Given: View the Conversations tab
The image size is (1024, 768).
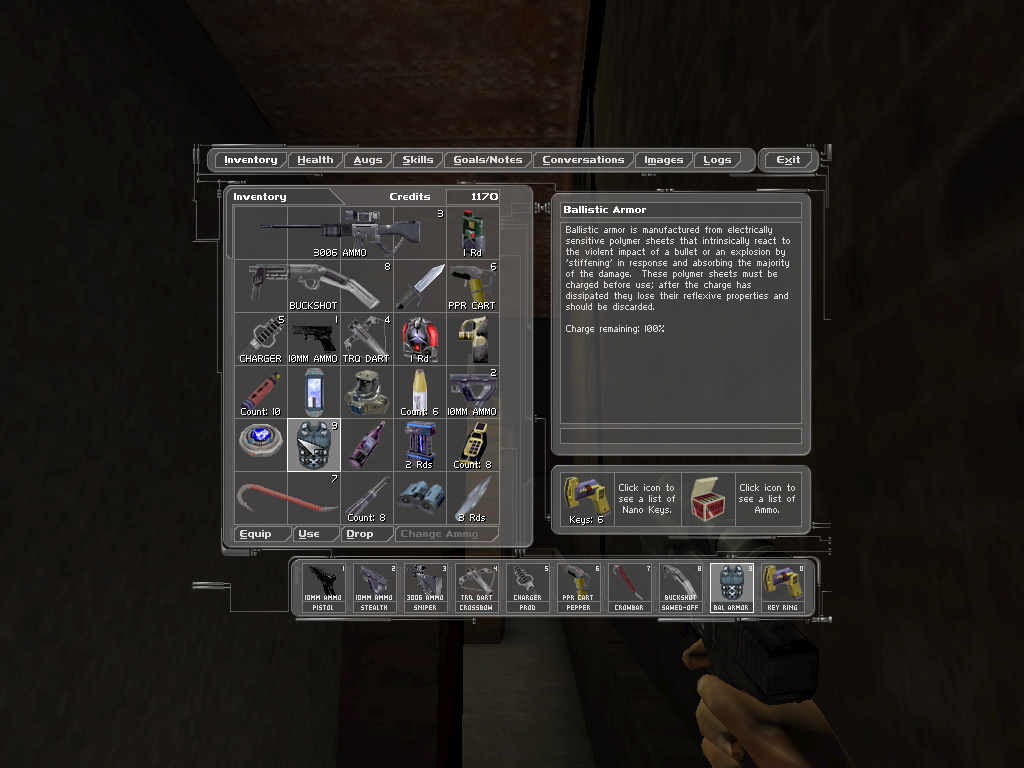Looking at the screenshot, I should click(x=583, y=160).
